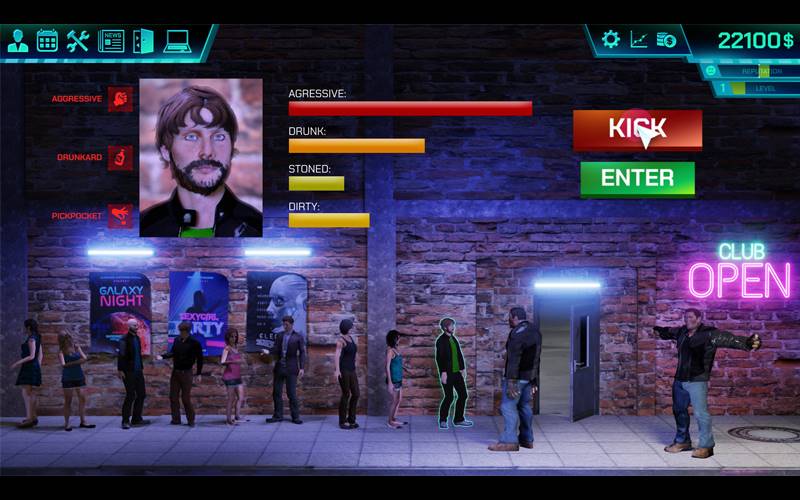The width and height of the screenshot is (800, 500).
Task: Select the Drunkard bottle trait icon
Action: coord(120,157)
